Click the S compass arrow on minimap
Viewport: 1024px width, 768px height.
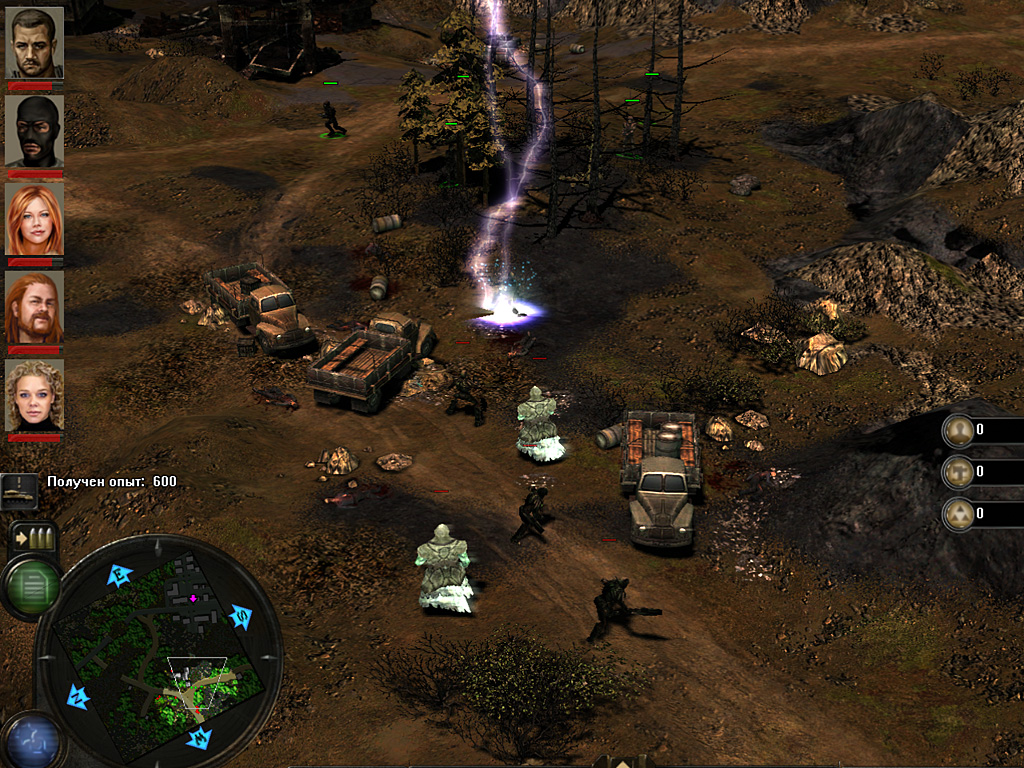pos(241,617)
